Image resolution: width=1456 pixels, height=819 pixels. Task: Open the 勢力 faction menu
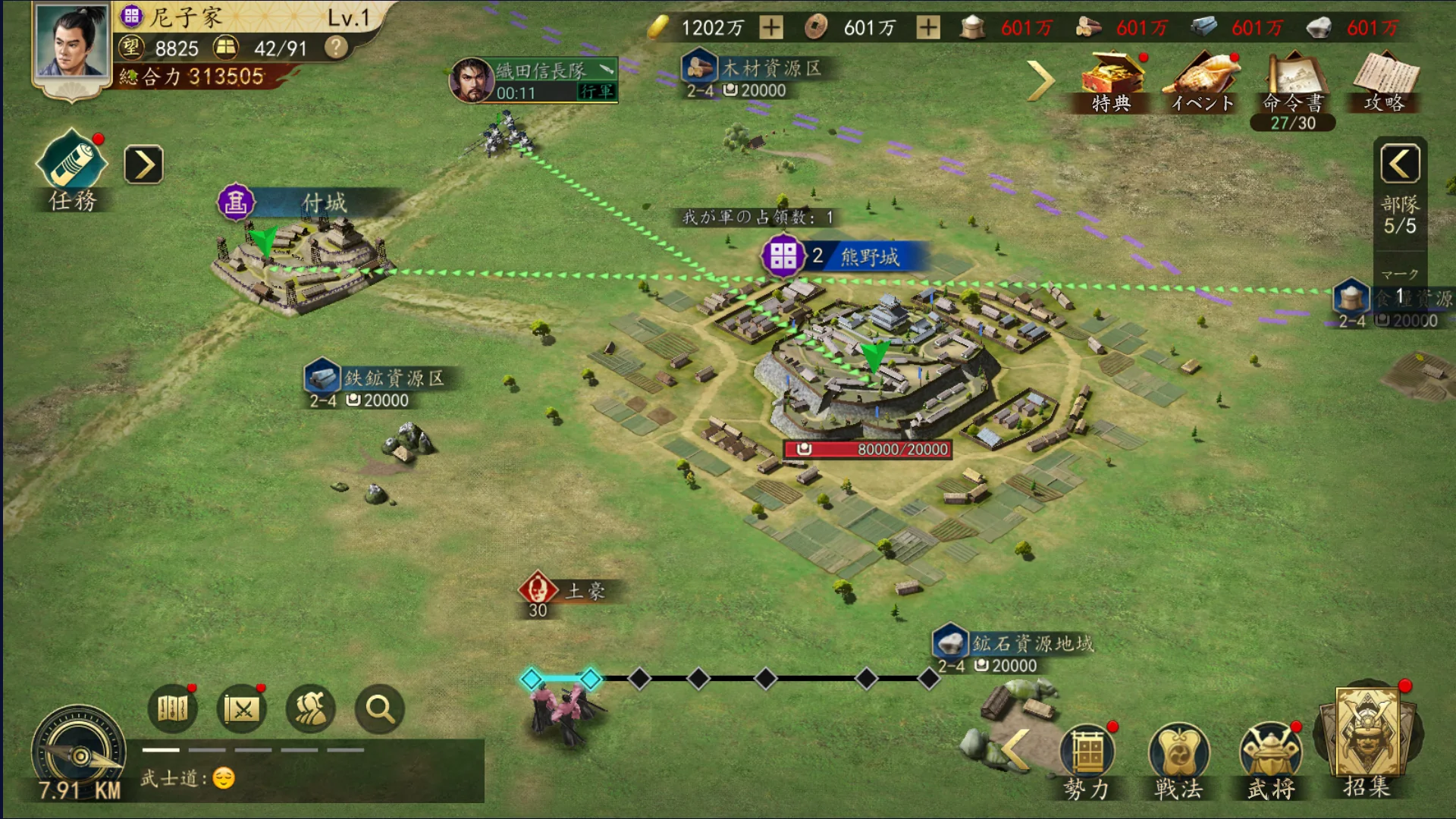tap(1087, 759)
